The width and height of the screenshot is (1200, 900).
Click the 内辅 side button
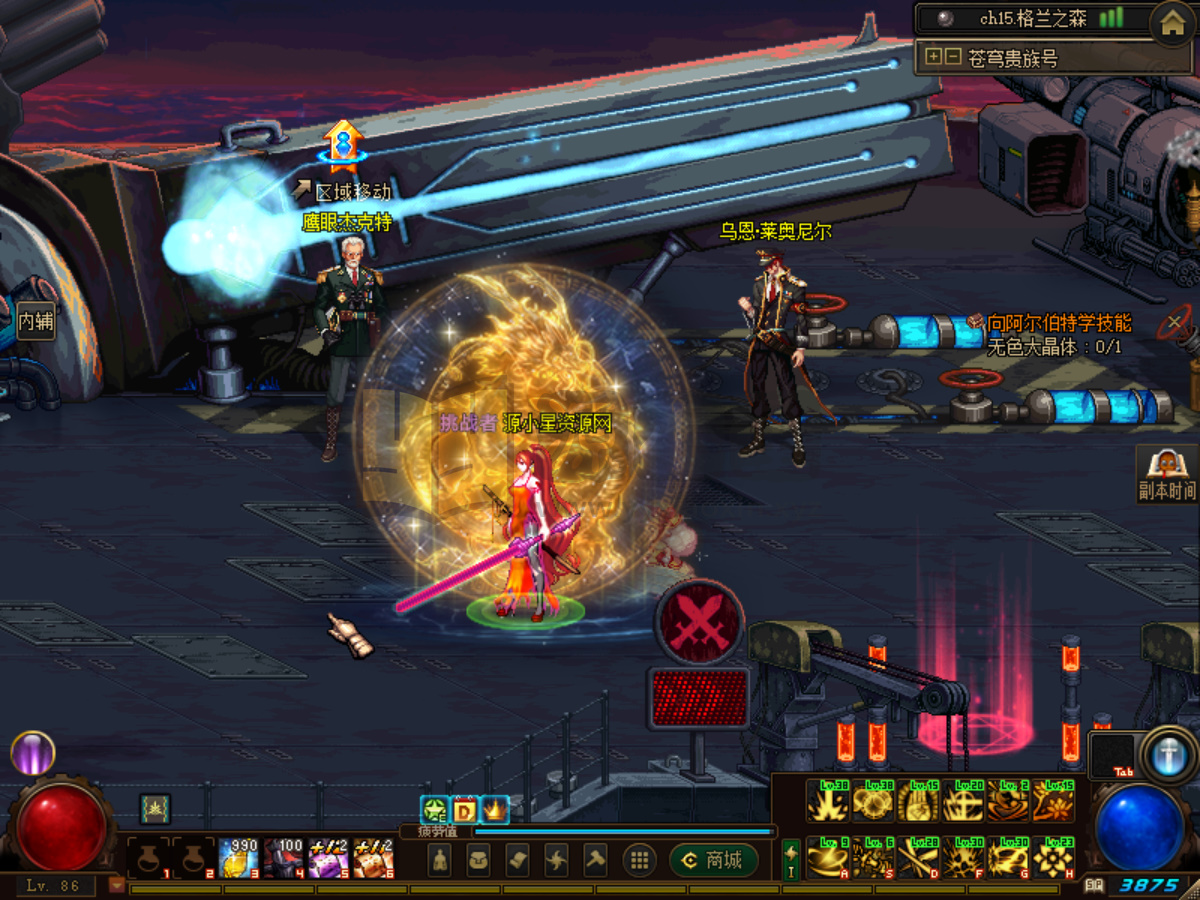pyautogui.click(x=35, y=322)
